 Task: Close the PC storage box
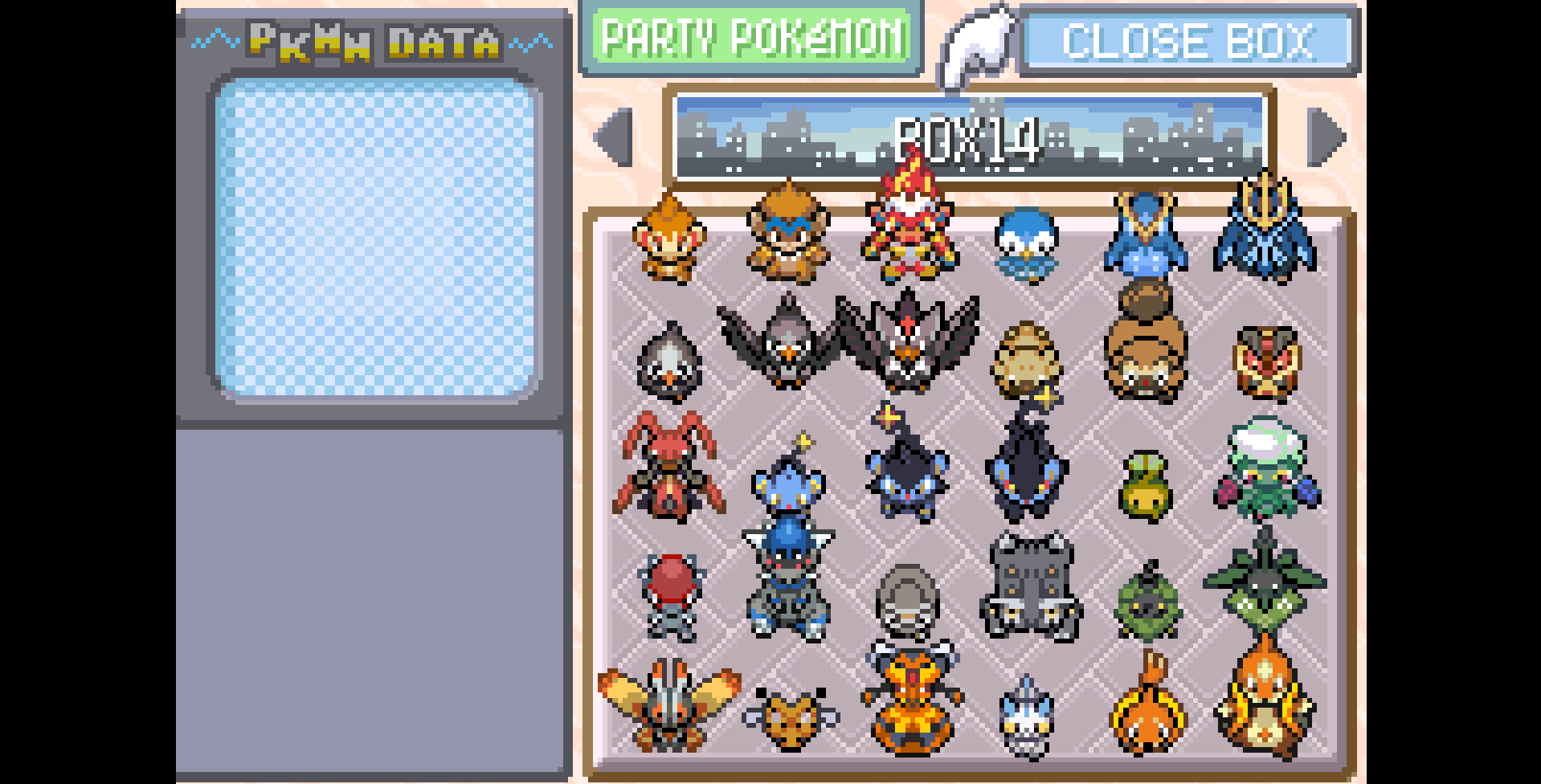coord(1188,41)
